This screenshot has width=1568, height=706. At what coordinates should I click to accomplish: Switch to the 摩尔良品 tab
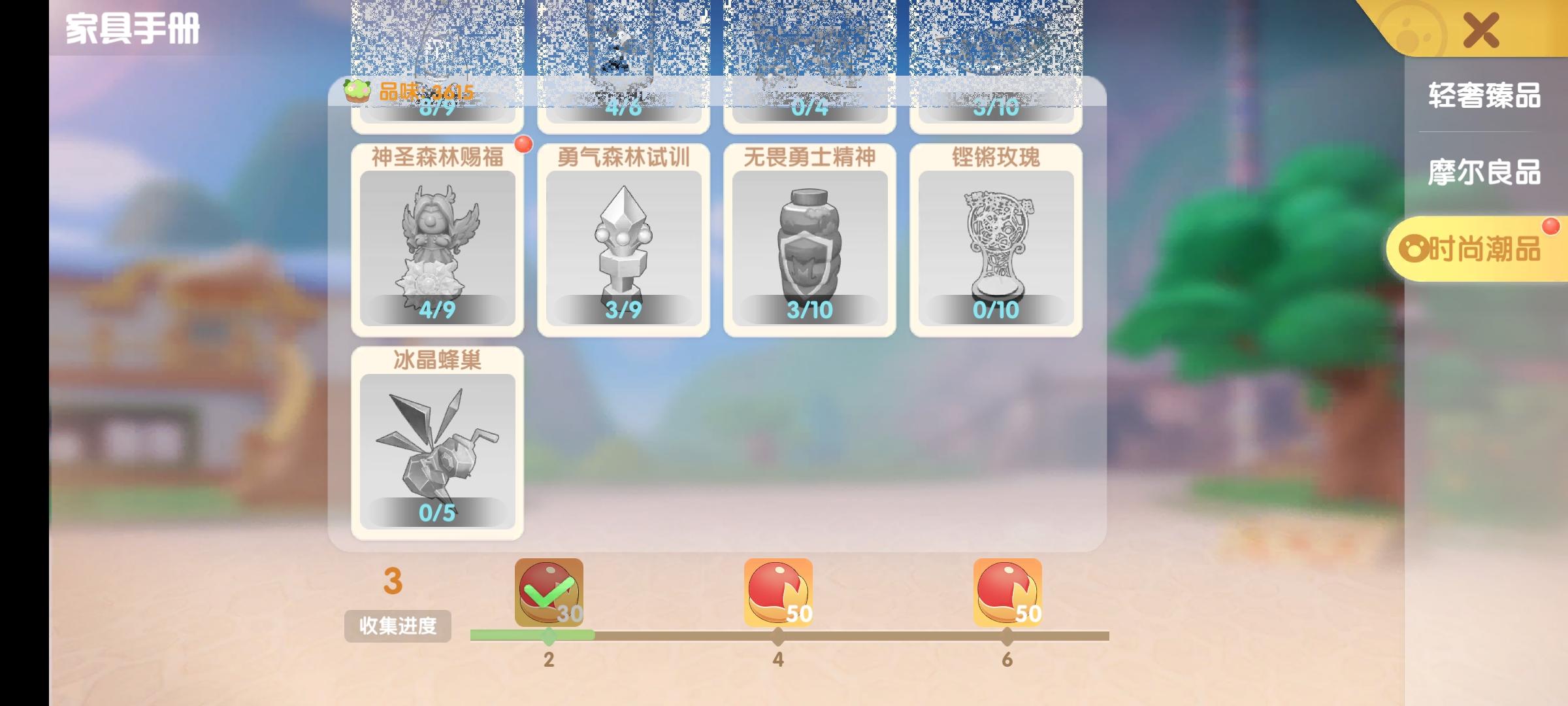[1483, 174]
